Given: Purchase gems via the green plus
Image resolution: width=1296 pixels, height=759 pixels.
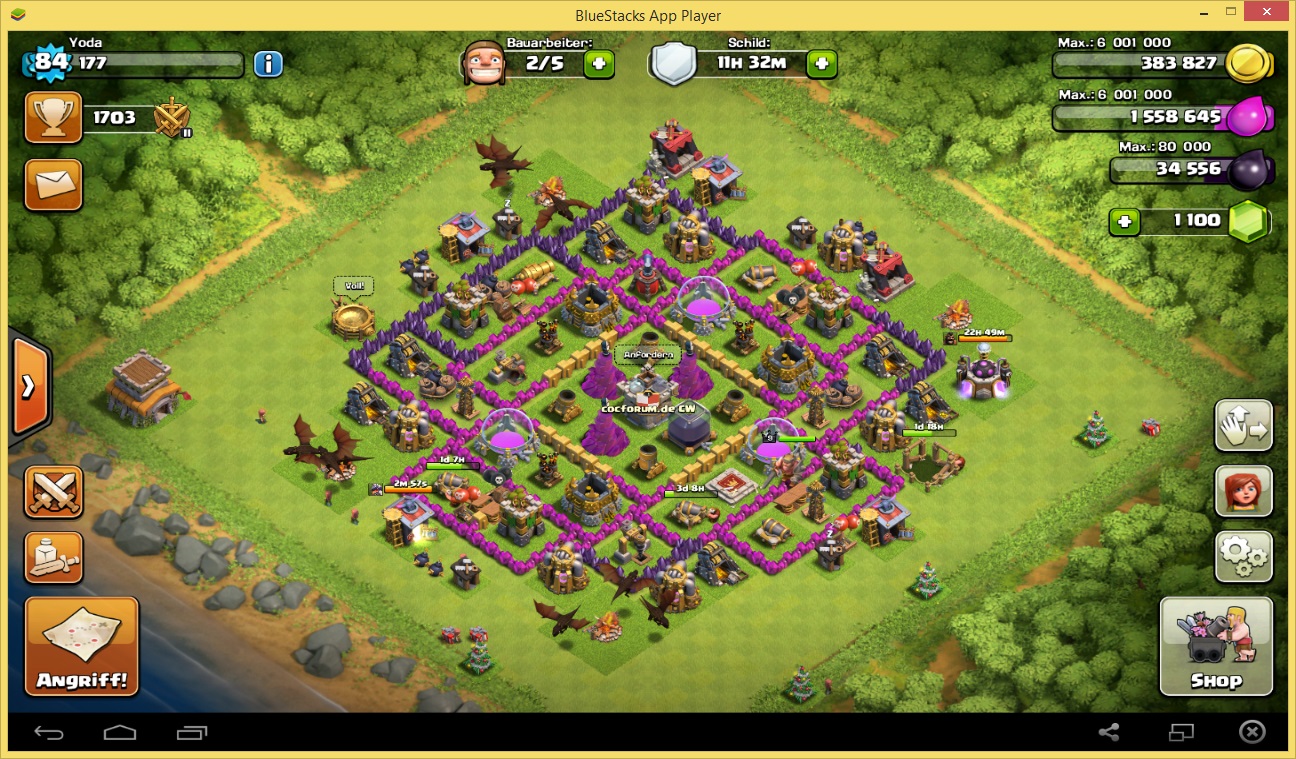Looking at the screenshot, I should coord(1125,221).
